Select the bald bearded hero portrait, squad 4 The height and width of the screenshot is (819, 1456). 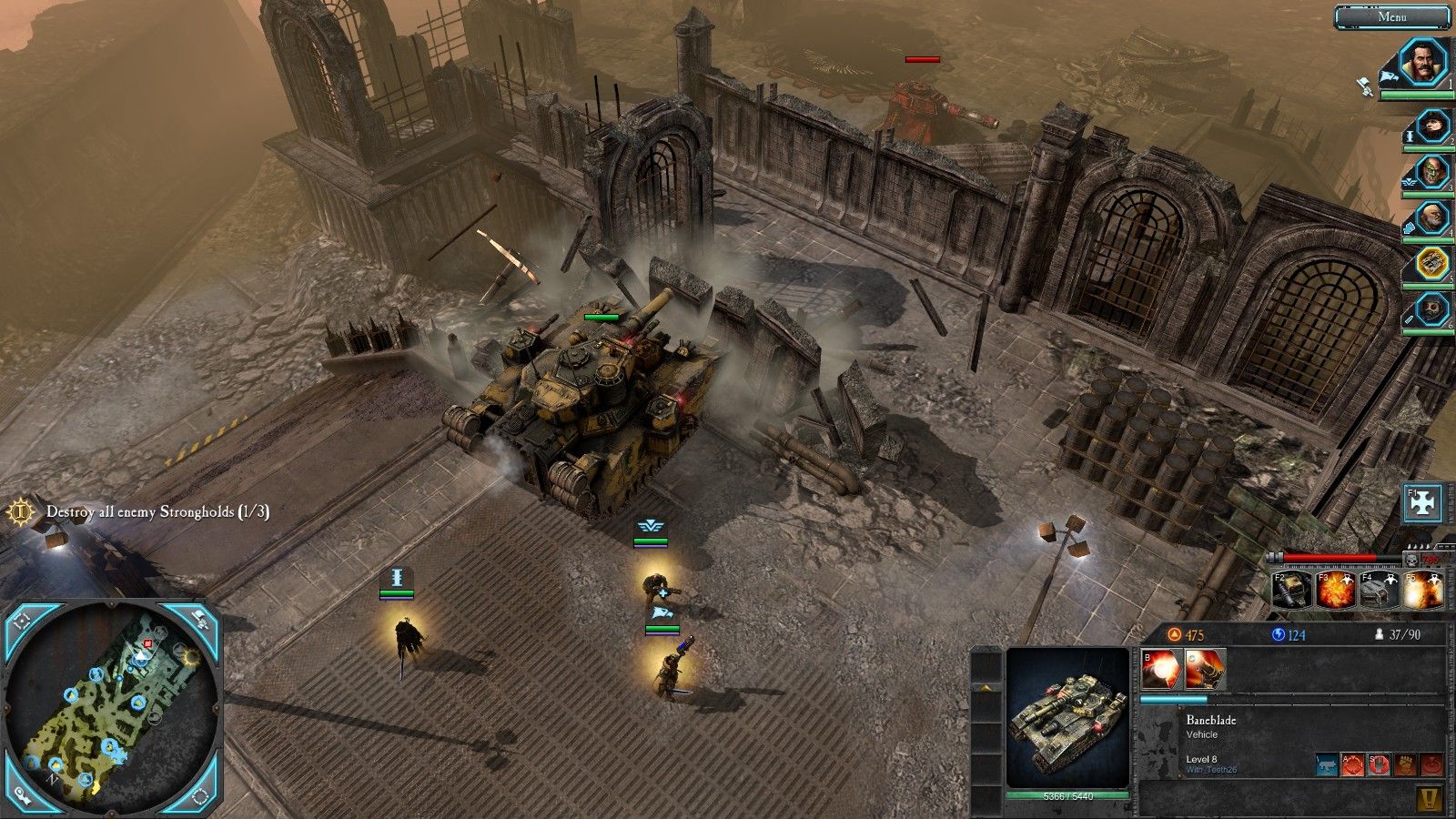(1431, 219)
